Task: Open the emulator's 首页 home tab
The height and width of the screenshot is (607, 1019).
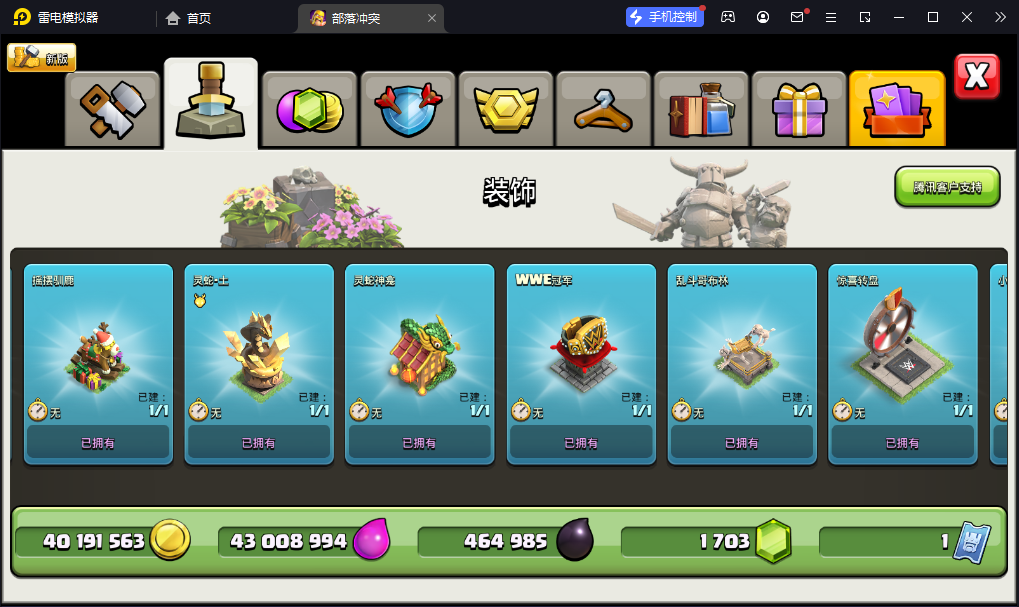Action: [x=189, y=17]
